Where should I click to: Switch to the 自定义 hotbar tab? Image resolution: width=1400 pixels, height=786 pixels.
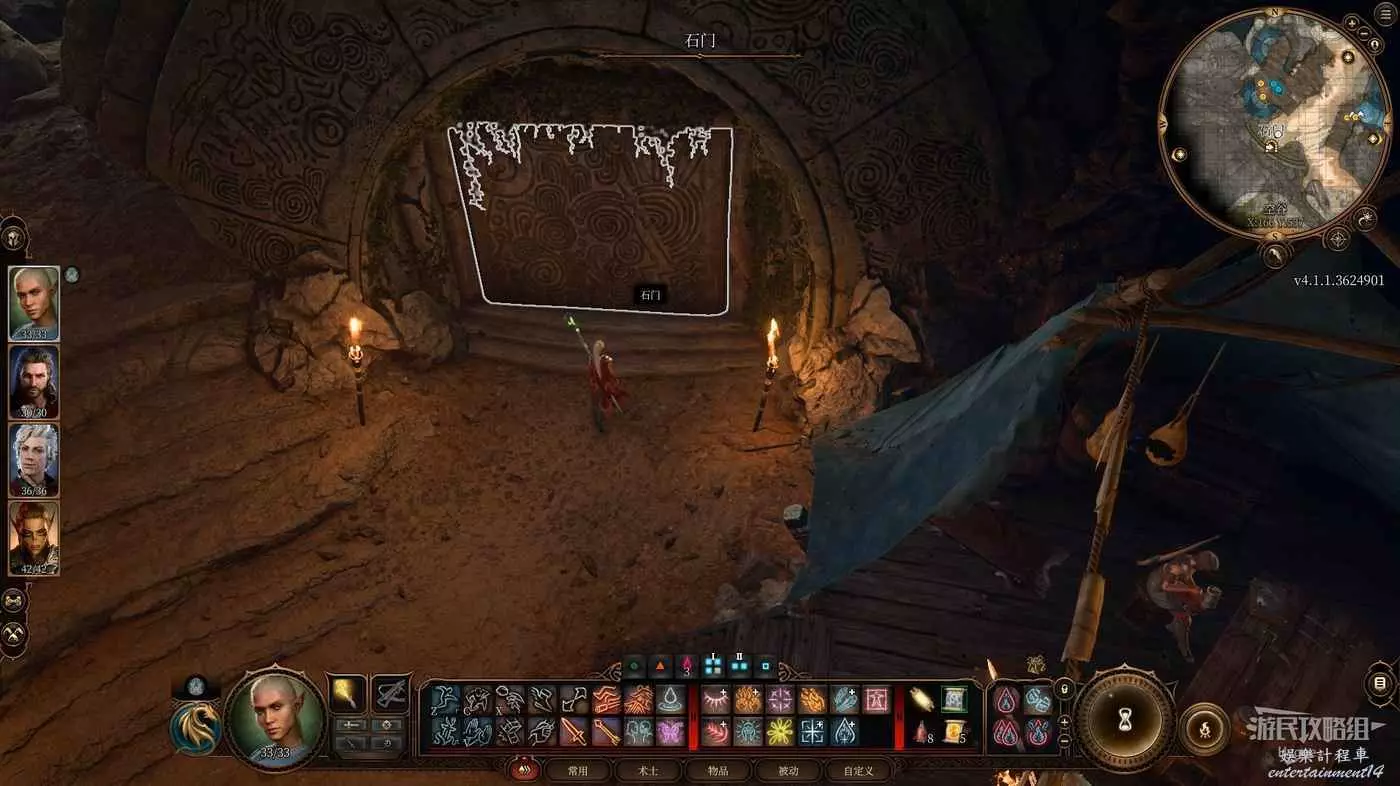pyautogui.click(x=858, y=771)
